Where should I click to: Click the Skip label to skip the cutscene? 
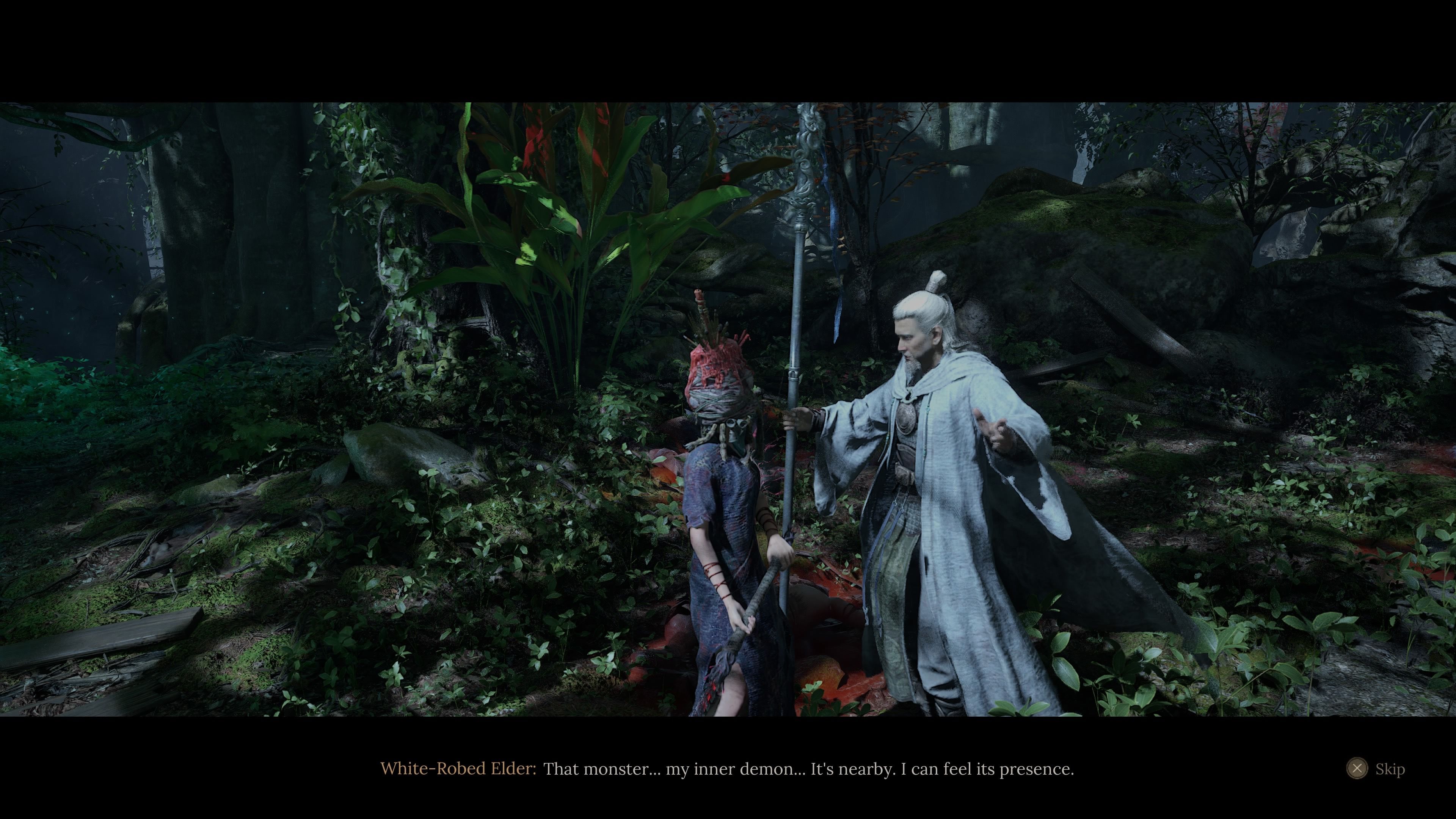[1390, 769]
